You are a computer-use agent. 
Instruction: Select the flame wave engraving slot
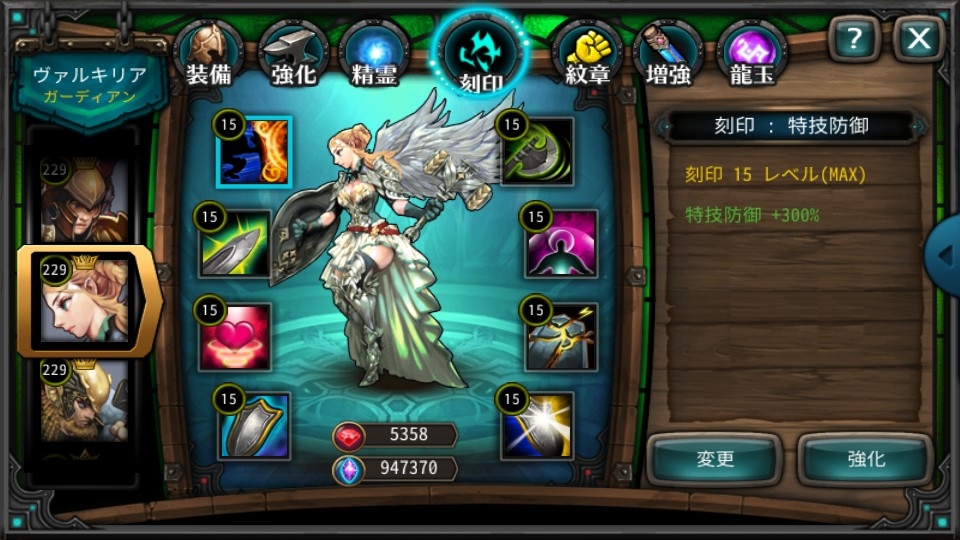(x=255, y=152)
